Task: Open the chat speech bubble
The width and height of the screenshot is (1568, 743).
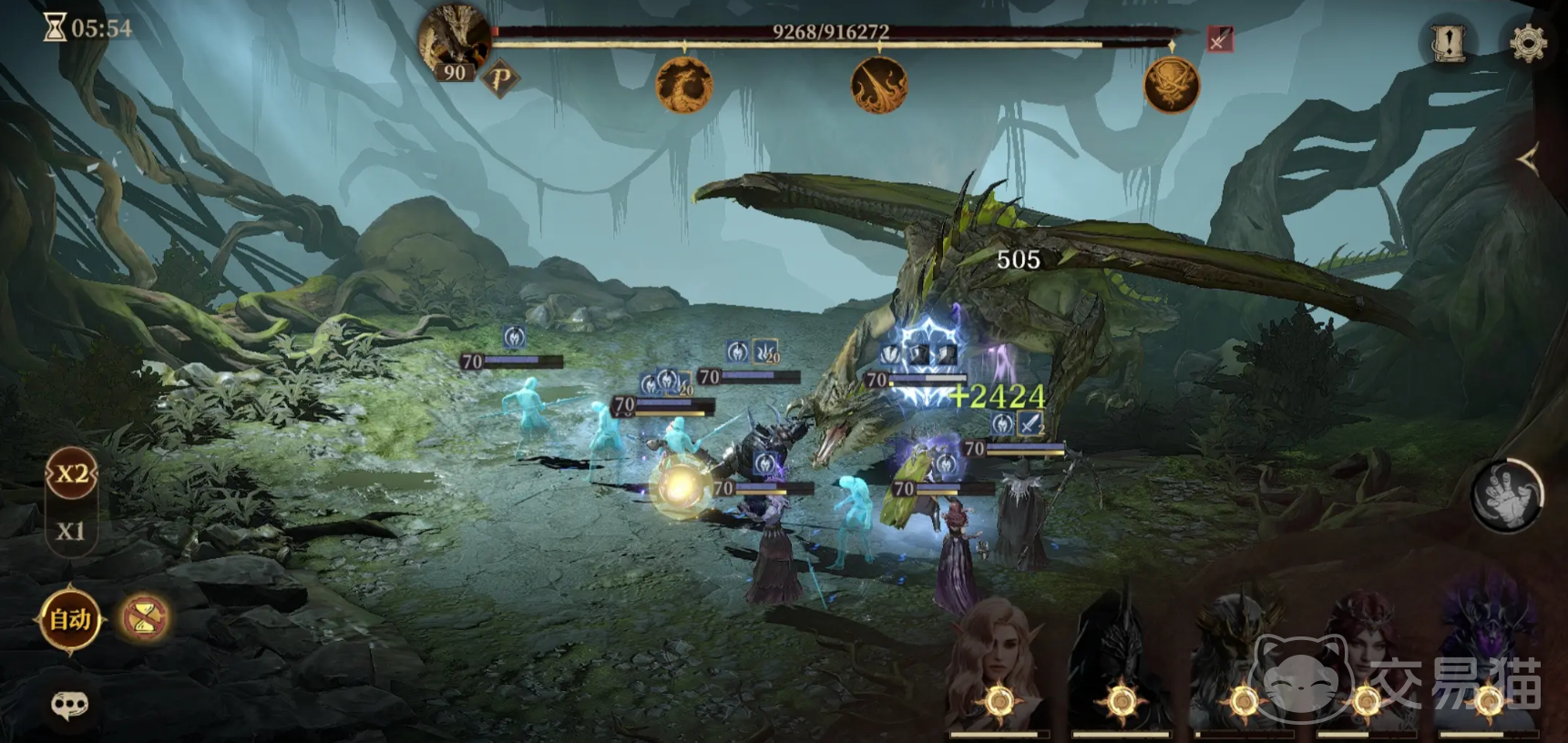Action: click(x=69, y=704)
